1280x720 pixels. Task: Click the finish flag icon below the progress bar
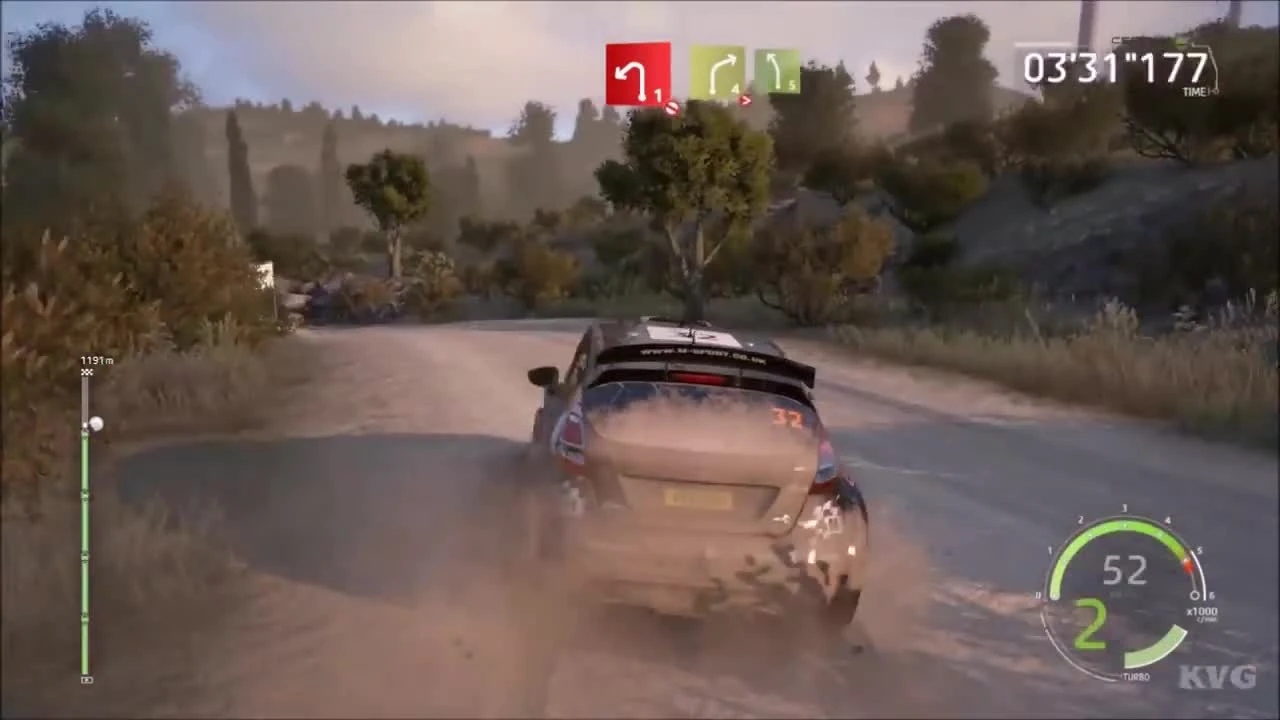click(86, 679)
